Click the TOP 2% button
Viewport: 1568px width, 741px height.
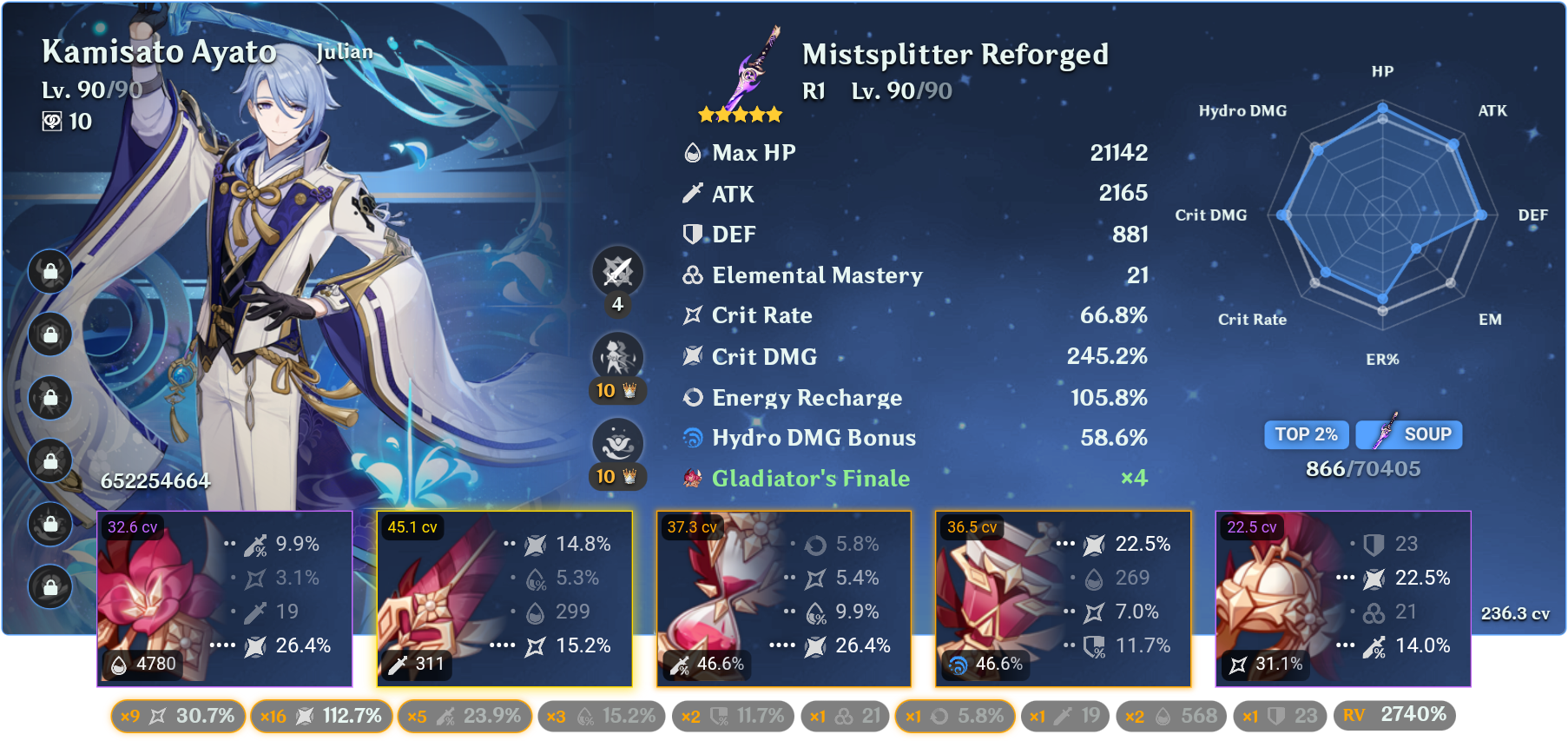[1306, 434]
